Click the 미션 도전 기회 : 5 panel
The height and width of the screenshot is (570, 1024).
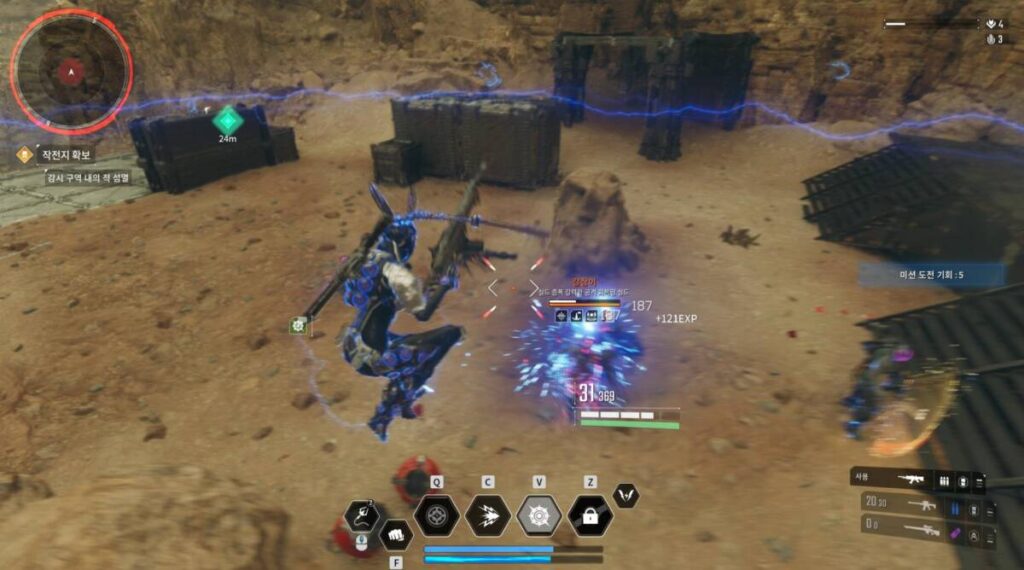(x=932, y=275)
